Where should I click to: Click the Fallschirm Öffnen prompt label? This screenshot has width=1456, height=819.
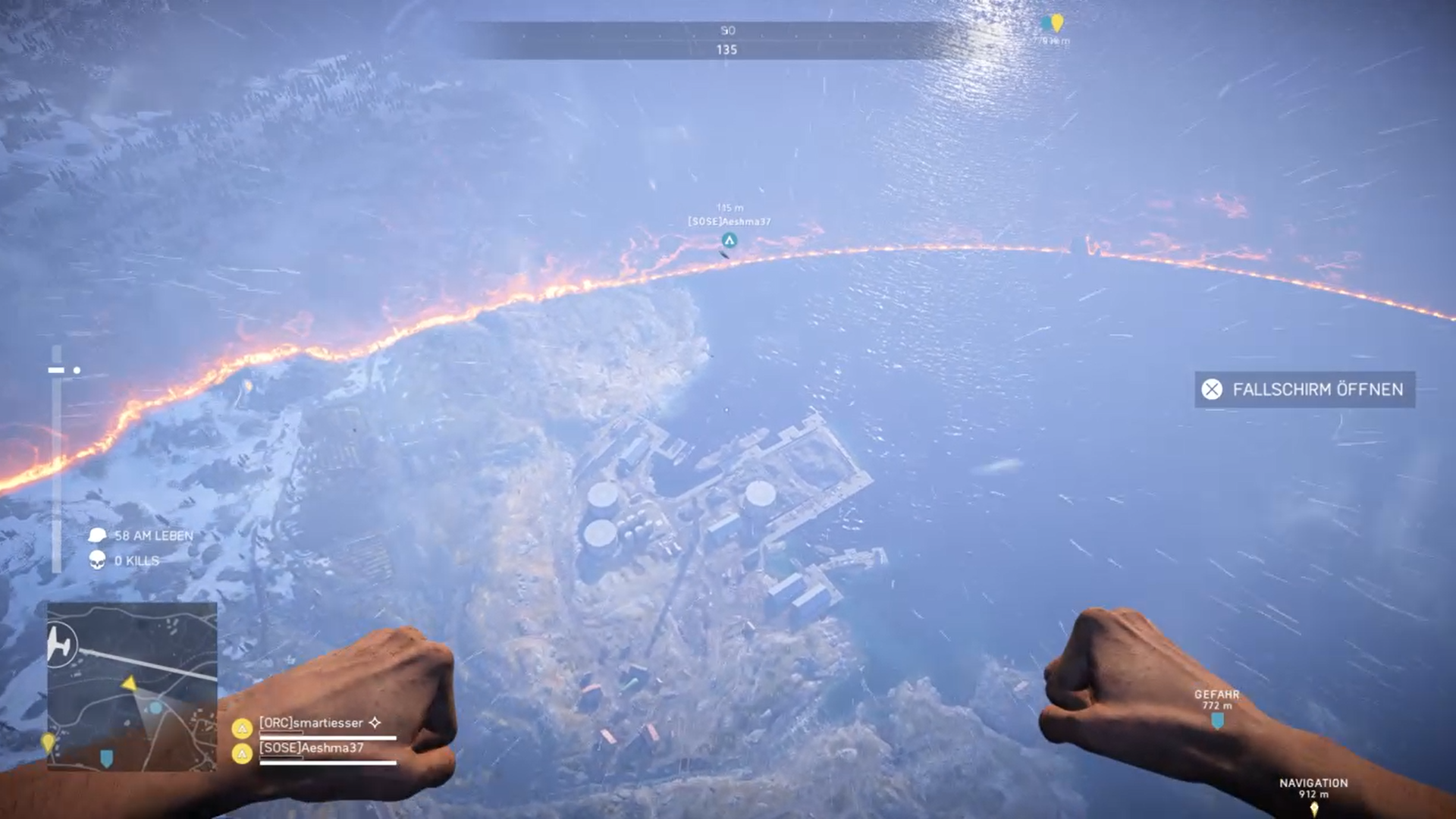[1317, 390]
